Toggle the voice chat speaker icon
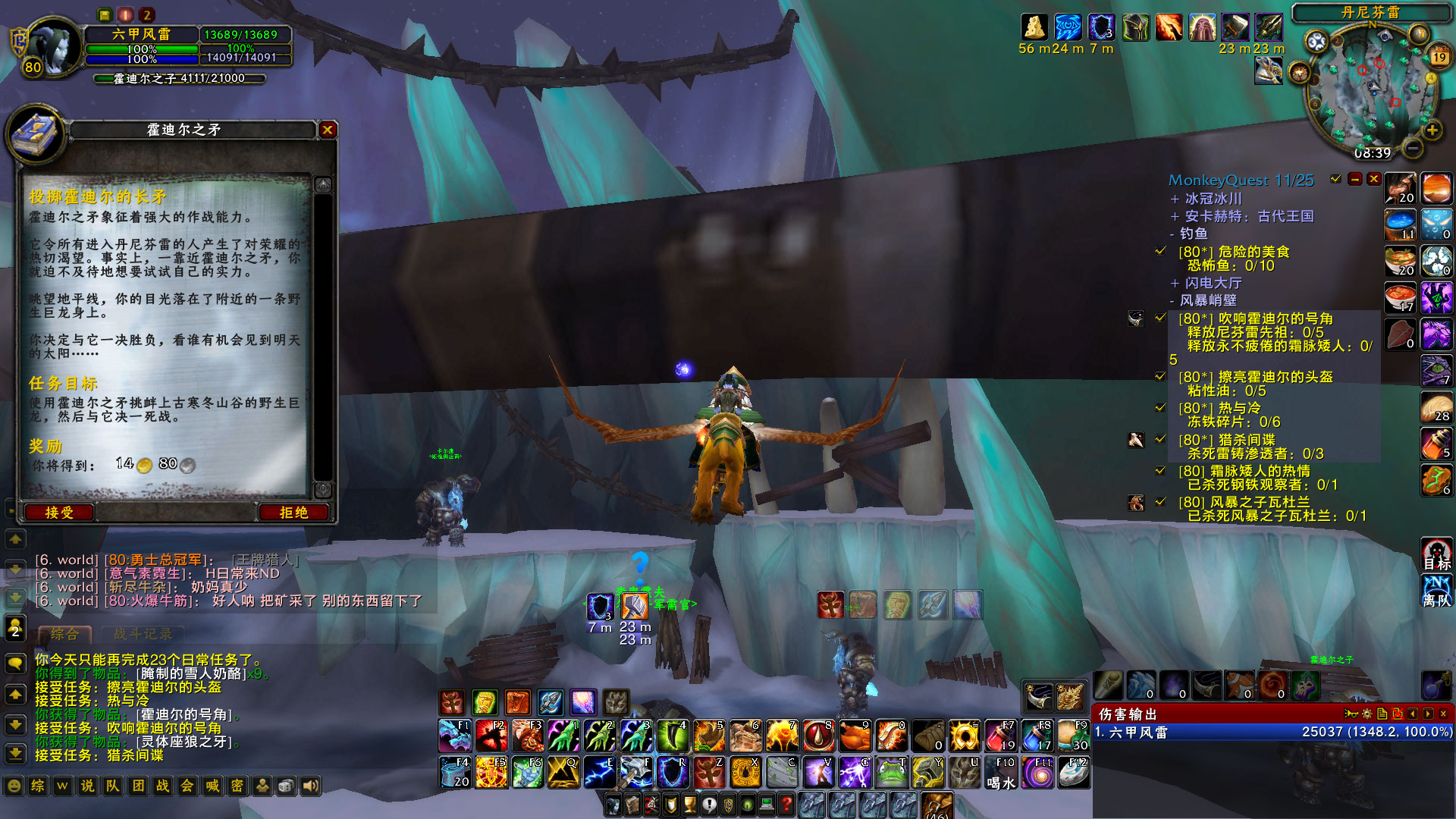This screenshot has width=1456, height=819. pos(311,786)
